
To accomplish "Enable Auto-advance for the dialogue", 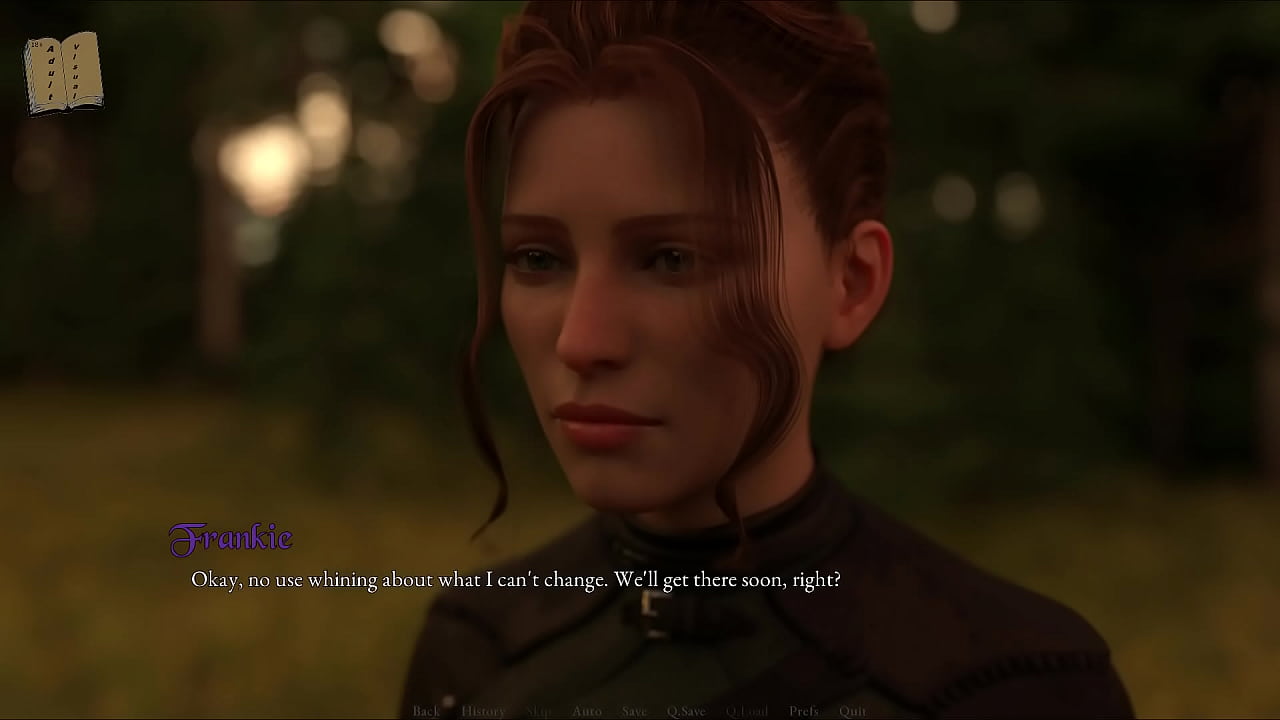I will [587, 711].
